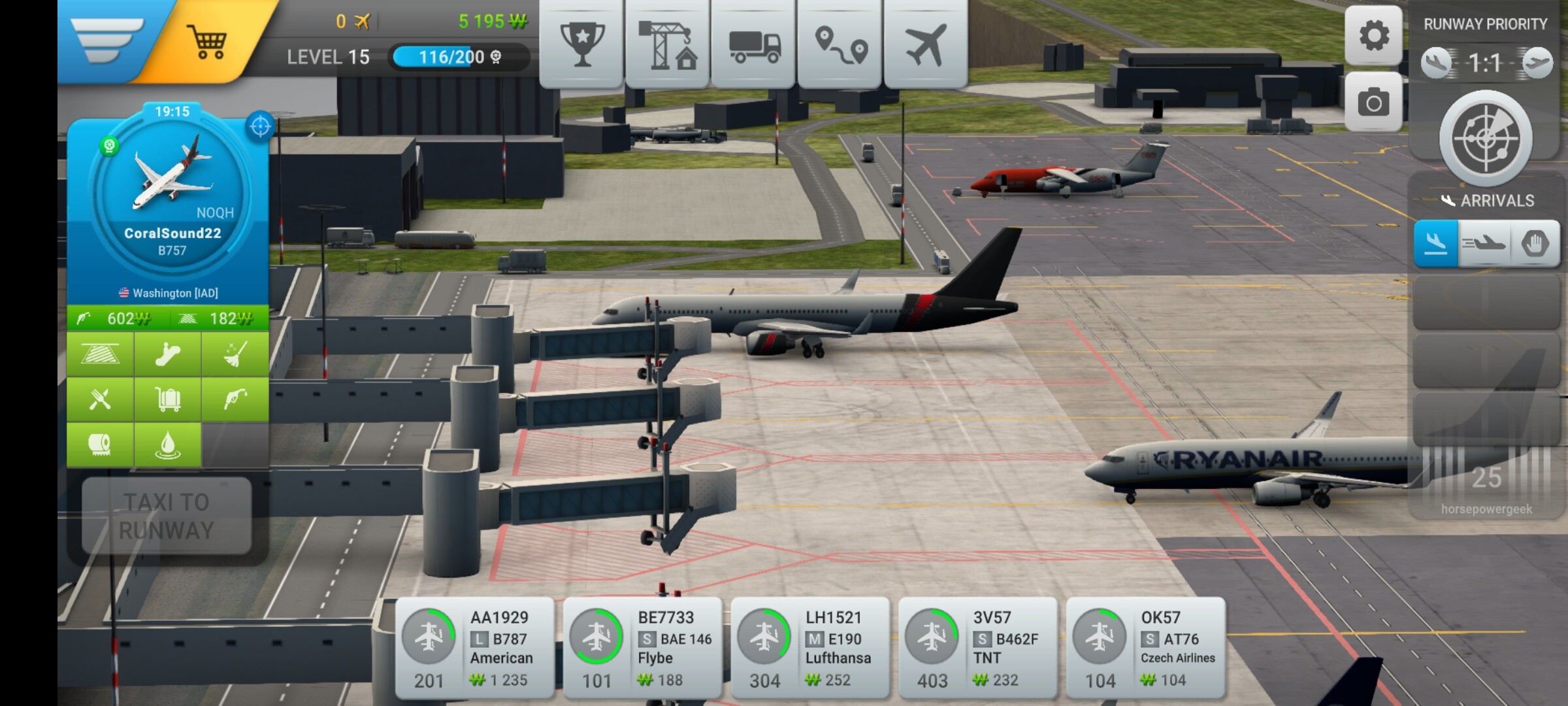The height and width of the screenshot is (706, 1568).
Task: Open the route destinations menu
Action: [x=840, y=44]
